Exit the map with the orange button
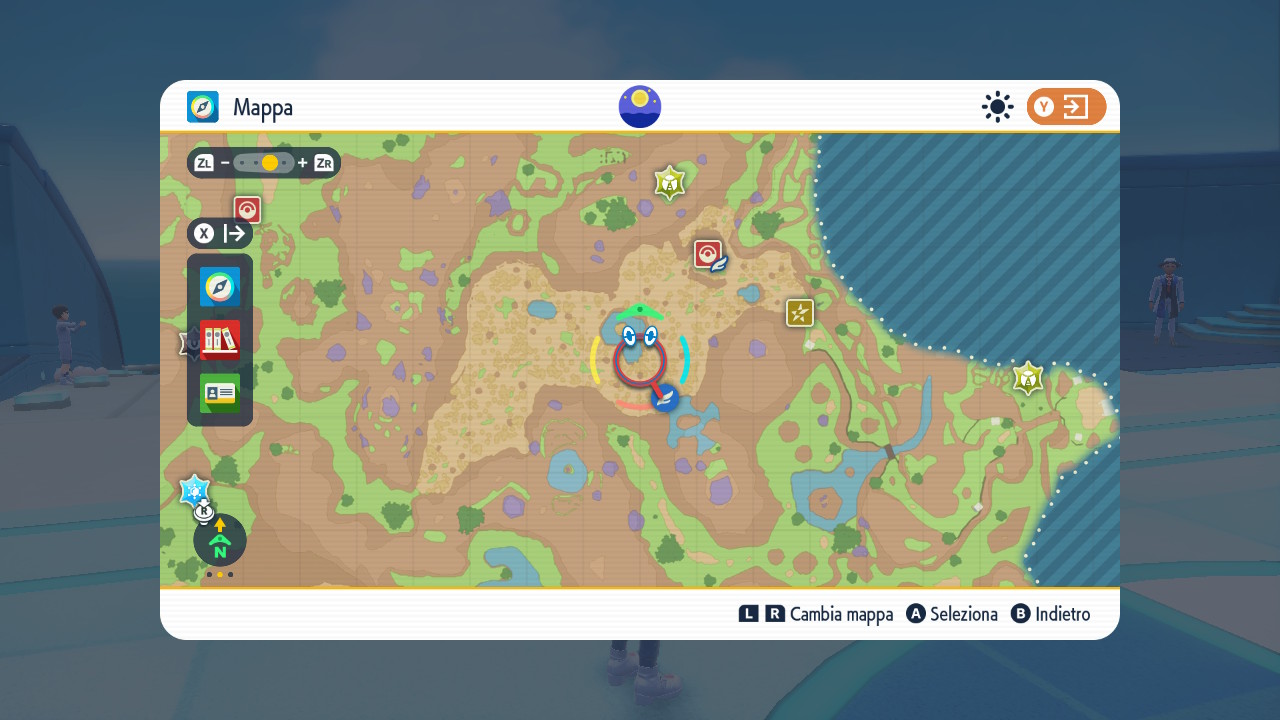This screenshot has height=720, width=1280. point(1066,107)
